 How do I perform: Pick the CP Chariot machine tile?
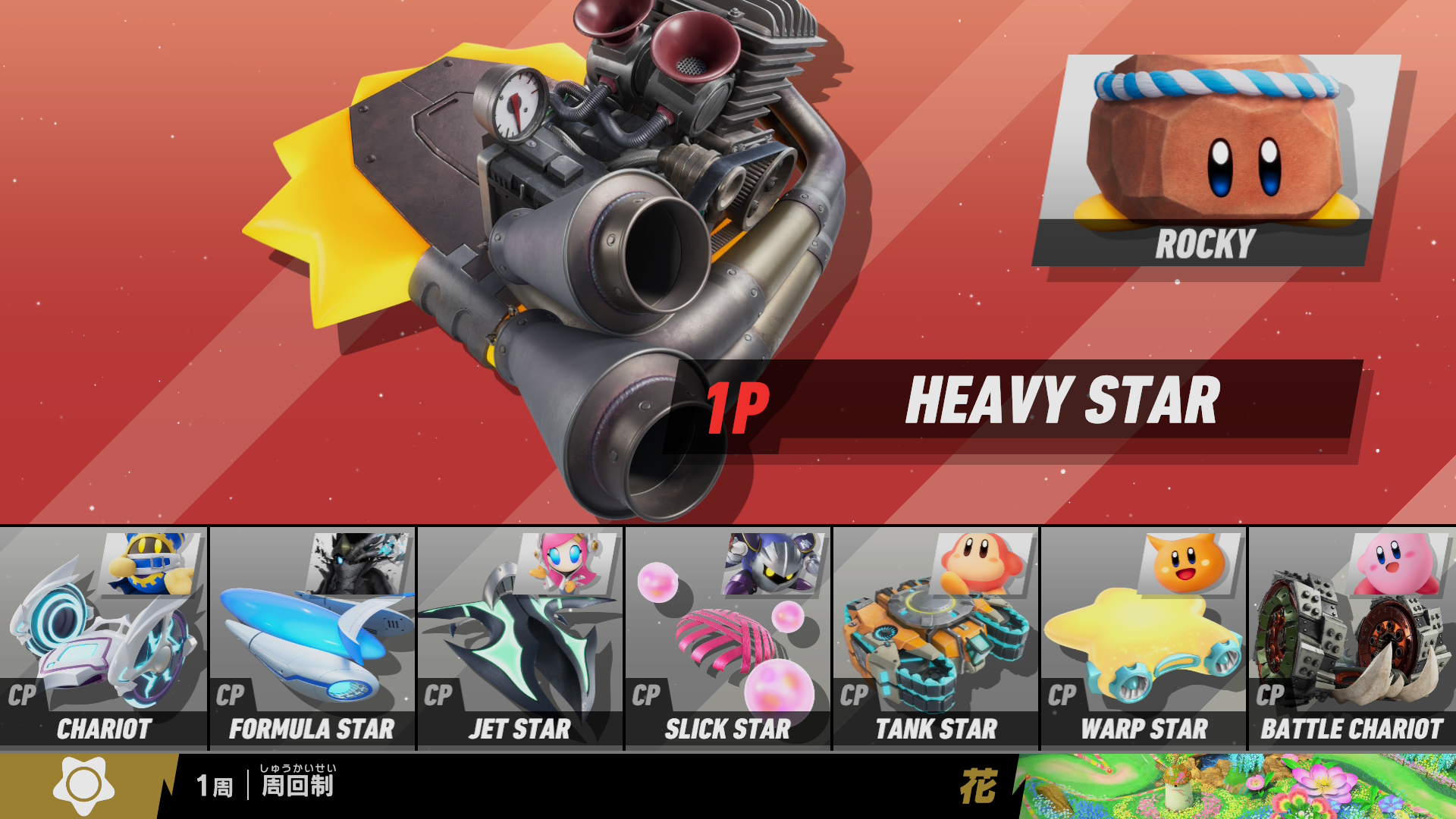[104, 639]
